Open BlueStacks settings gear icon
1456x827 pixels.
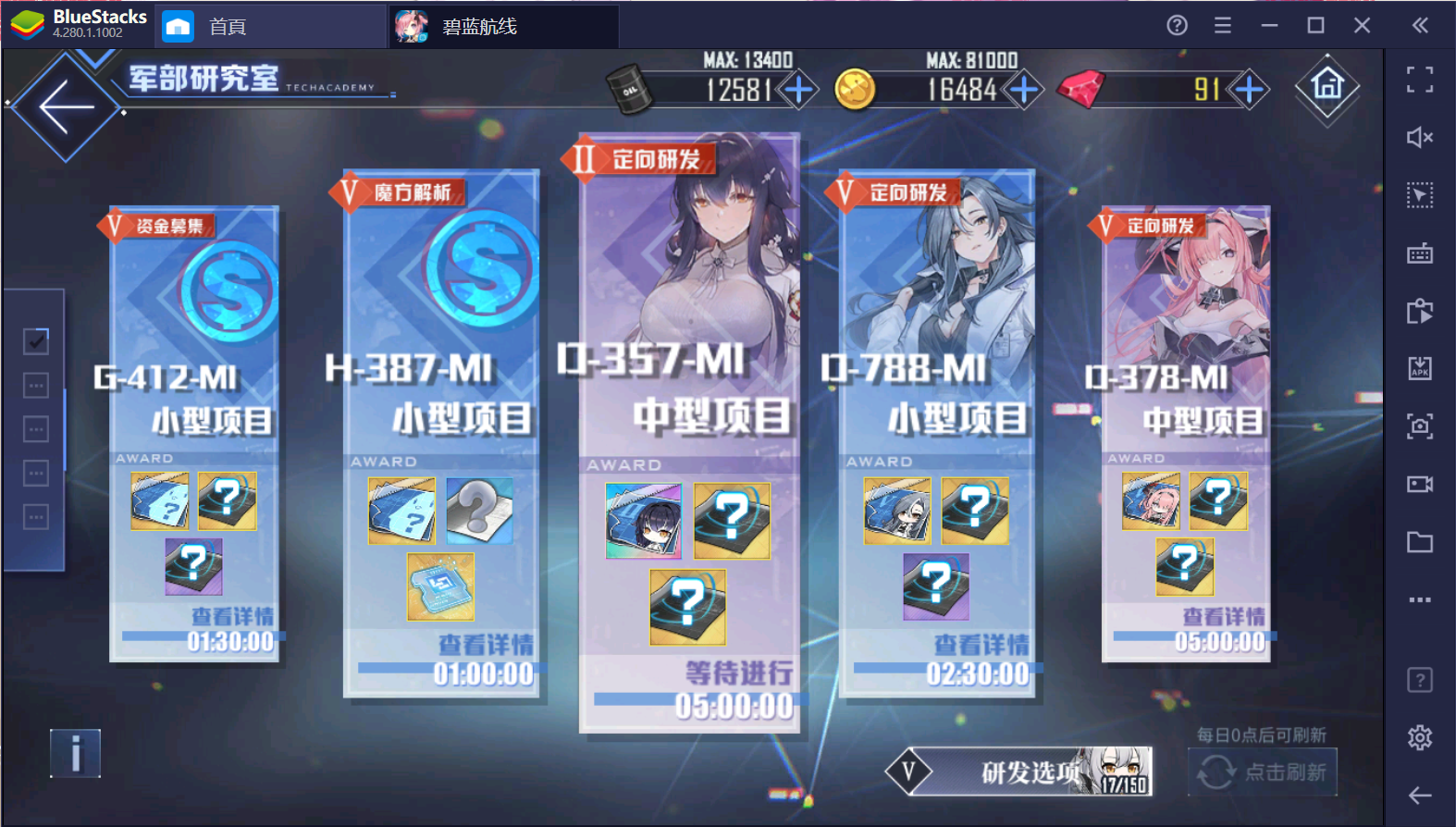click(x=1420, y=737)
